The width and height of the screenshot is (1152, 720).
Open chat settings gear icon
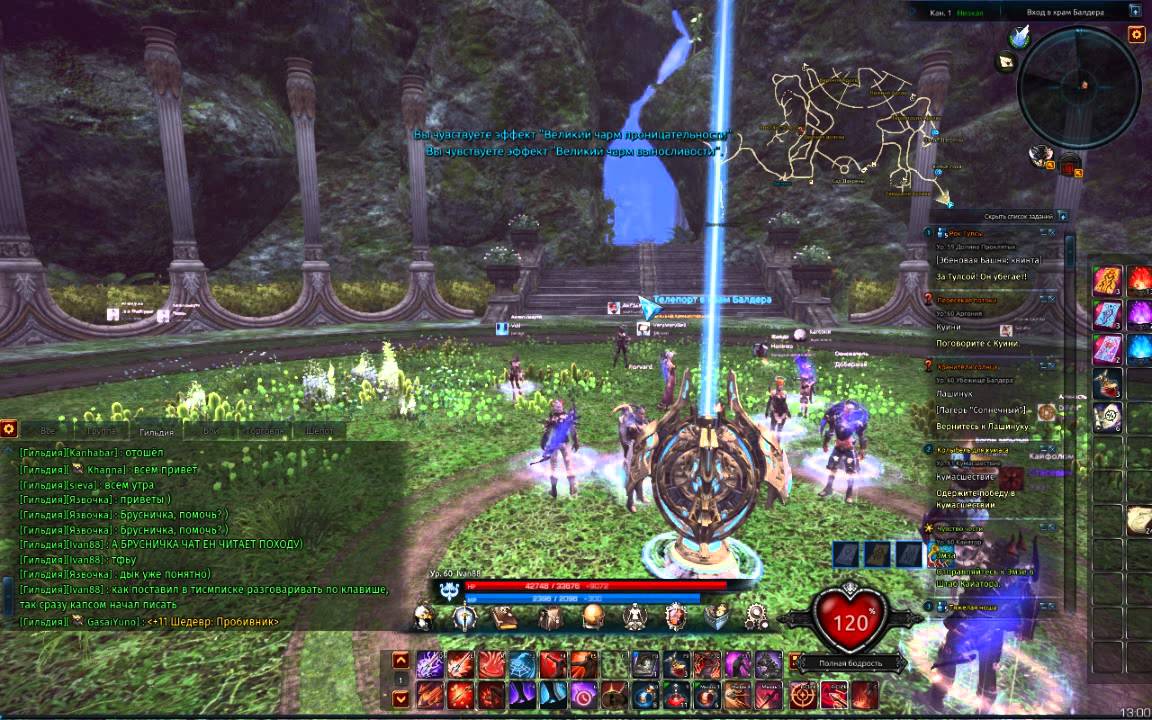tap(9, 428)
